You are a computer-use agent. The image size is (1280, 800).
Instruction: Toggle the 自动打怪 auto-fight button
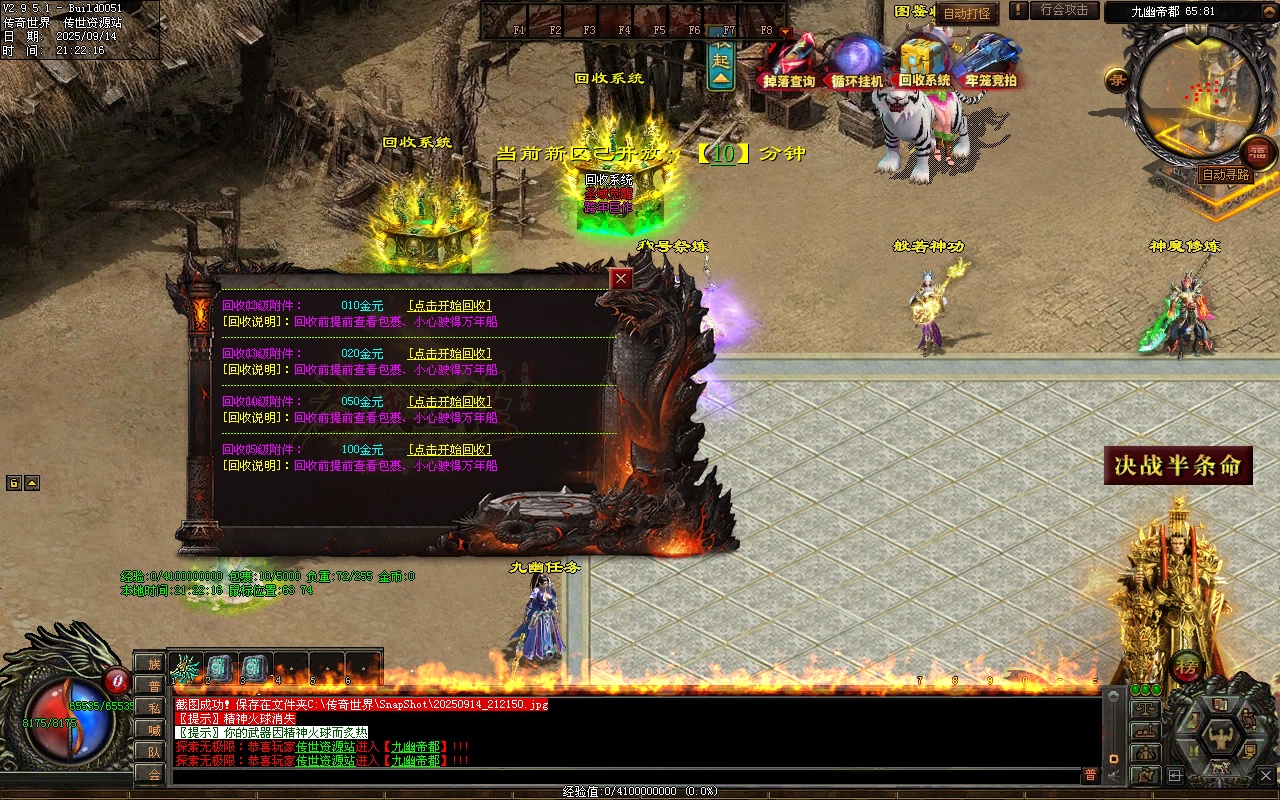click(967, 14)
